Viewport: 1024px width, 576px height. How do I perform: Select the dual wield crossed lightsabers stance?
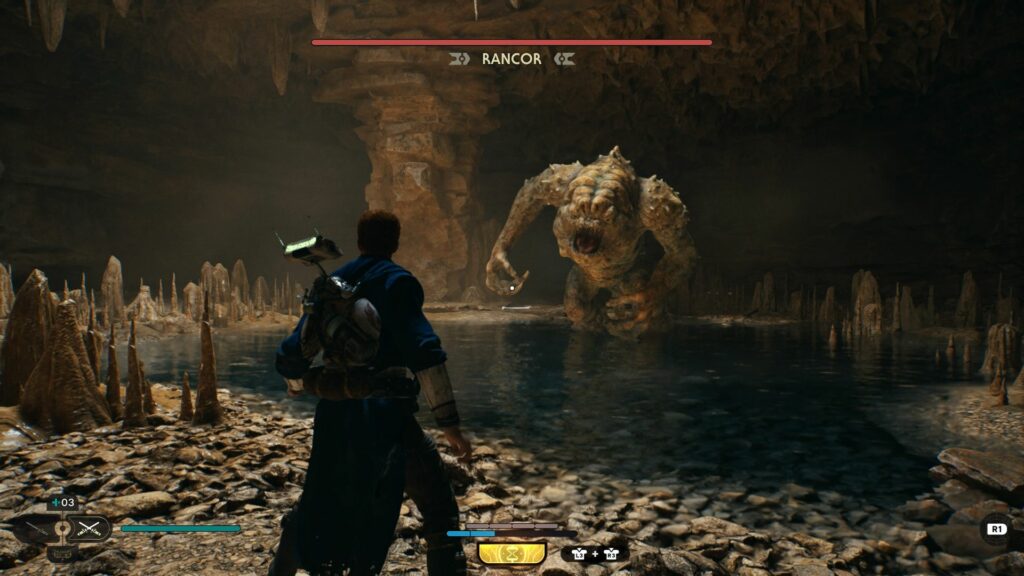pos(91,529)
